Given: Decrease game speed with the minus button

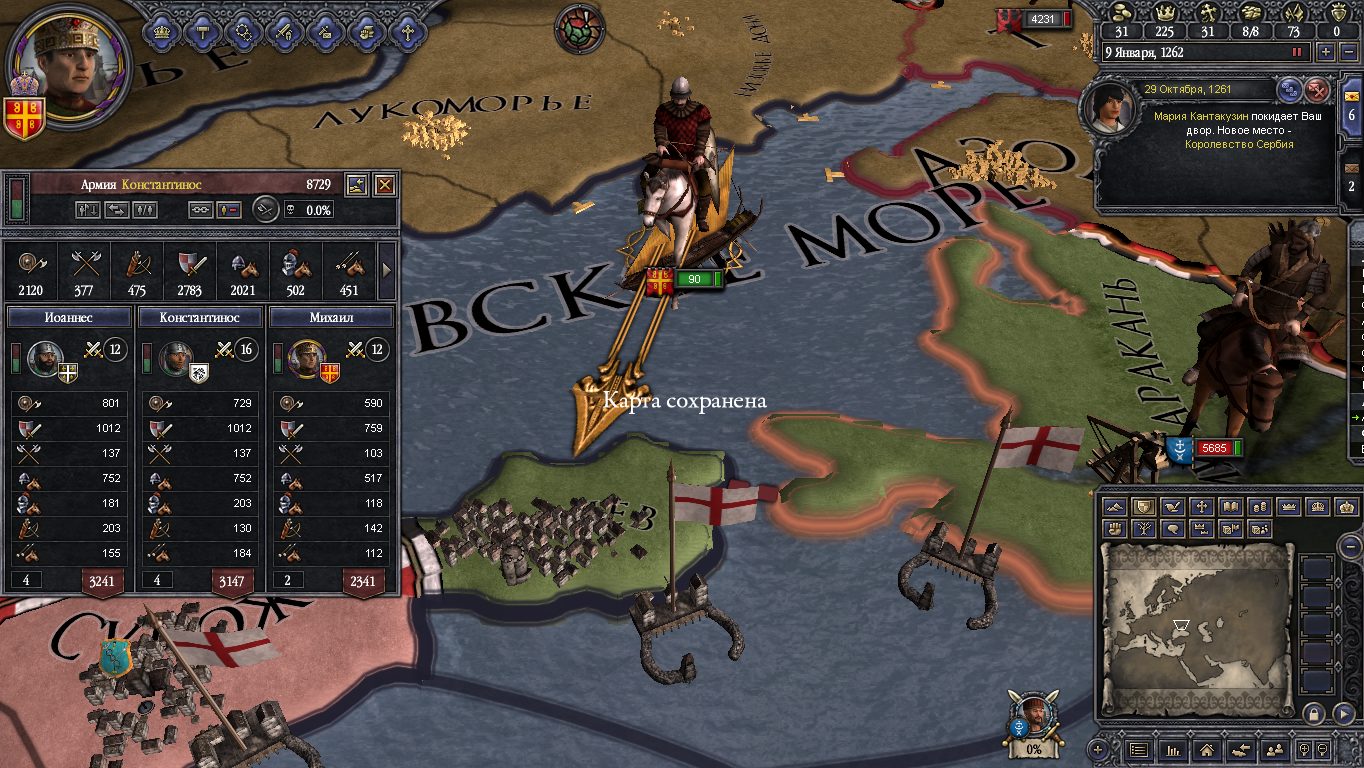Looking at the screenshot, I should (x=1347, y=52).
